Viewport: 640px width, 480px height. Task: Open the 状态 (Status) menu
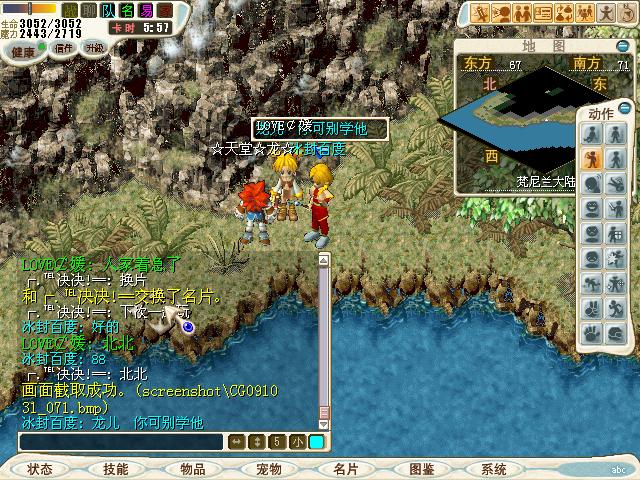pyautogui.click(x=41, y=468)
